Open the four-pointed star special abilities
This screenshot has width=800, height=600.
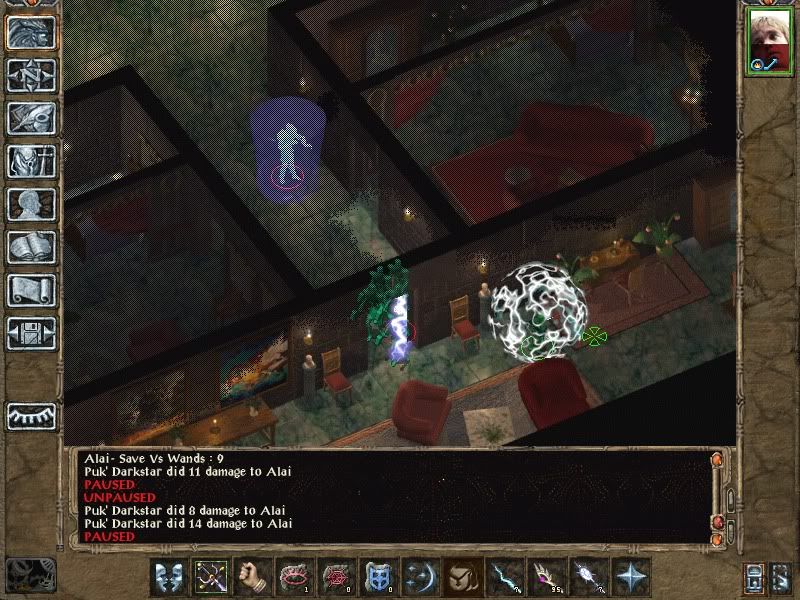(630, 576)
